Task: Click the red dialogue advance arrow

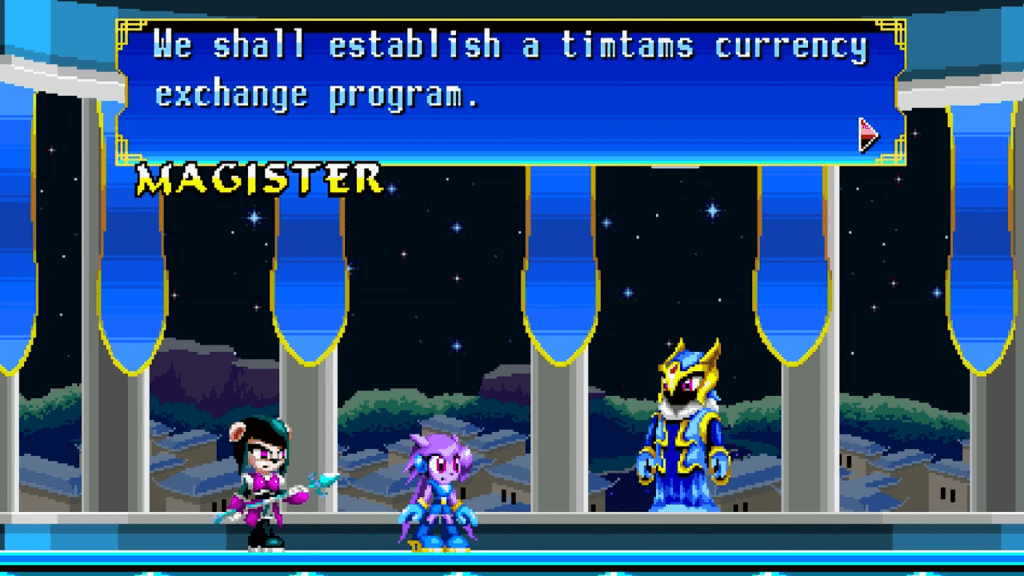Action: coord(868,134)
